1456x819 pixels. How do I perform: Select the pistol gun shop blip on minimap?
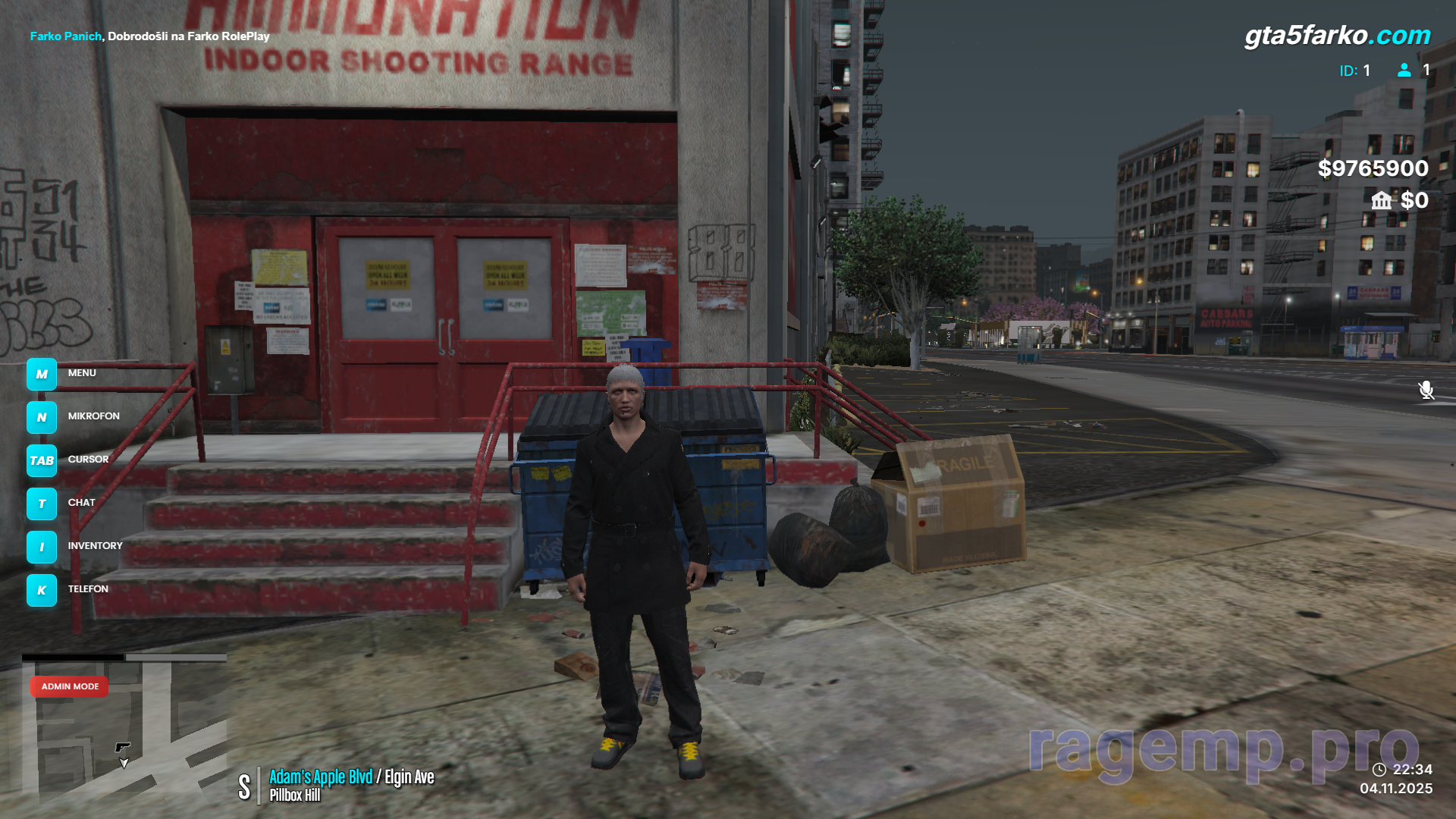(x=123, y=747)
